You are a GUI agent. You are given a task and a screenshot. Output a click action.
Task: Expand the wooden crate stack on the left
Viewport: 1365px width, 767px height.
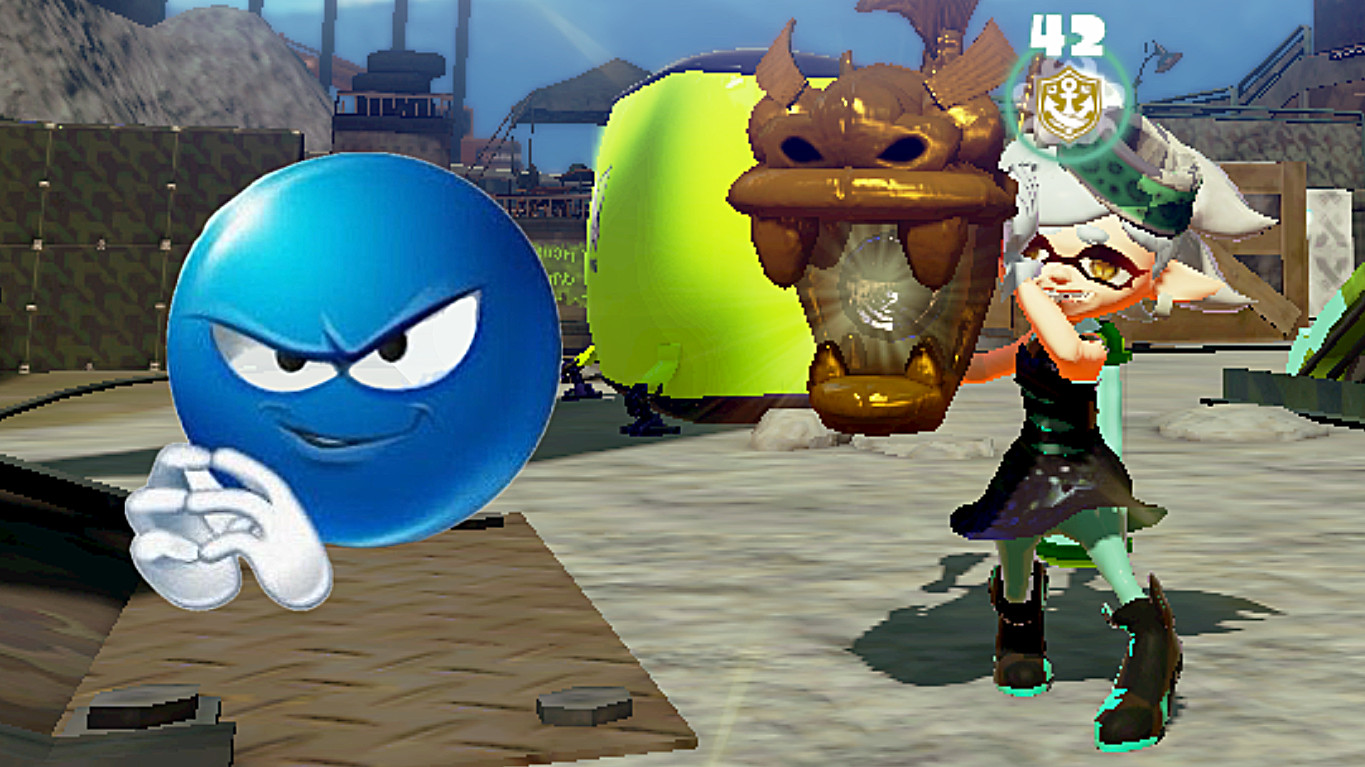(x=80, y=250)
